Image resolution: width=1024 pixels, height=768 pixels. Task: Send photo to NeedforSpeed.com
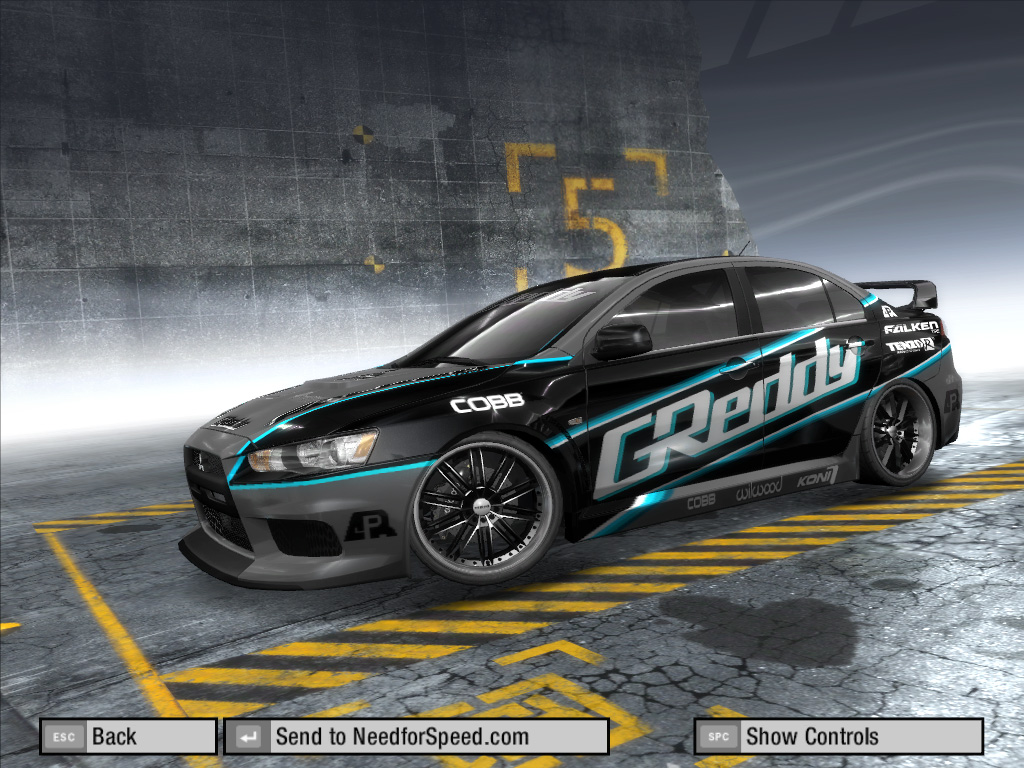click(x=415, y=737)
